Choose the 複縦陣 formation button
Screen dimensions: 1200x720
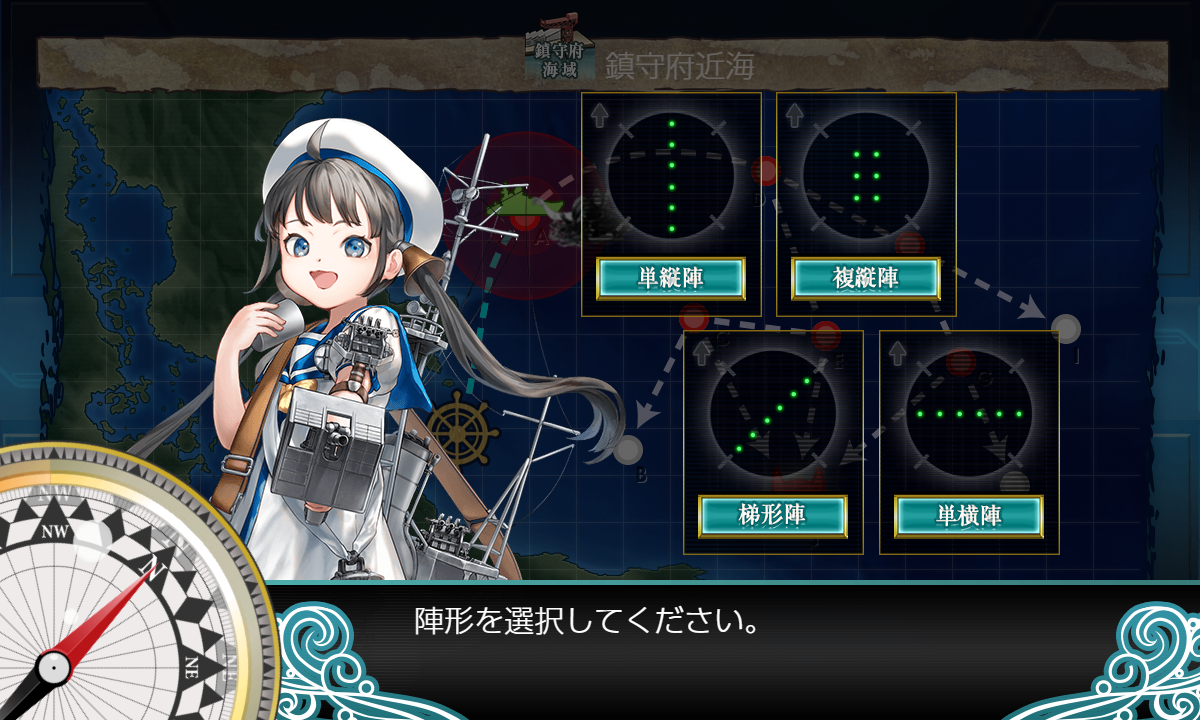click(866, 278)
